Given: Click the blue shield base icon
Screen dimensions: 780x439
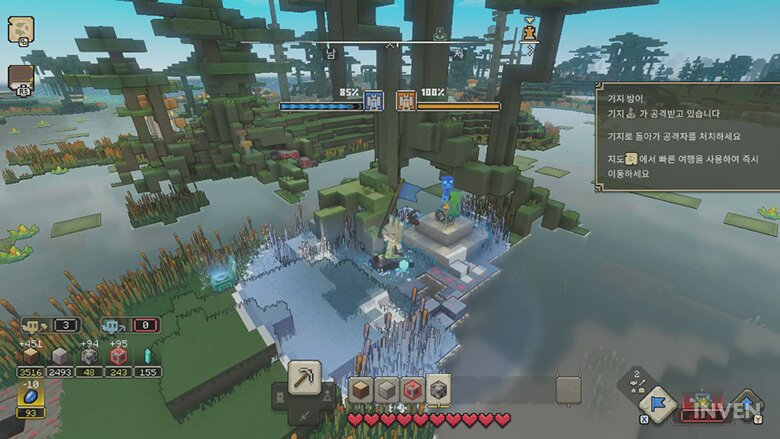Looking at the screenshot, I should pos(374,102).
